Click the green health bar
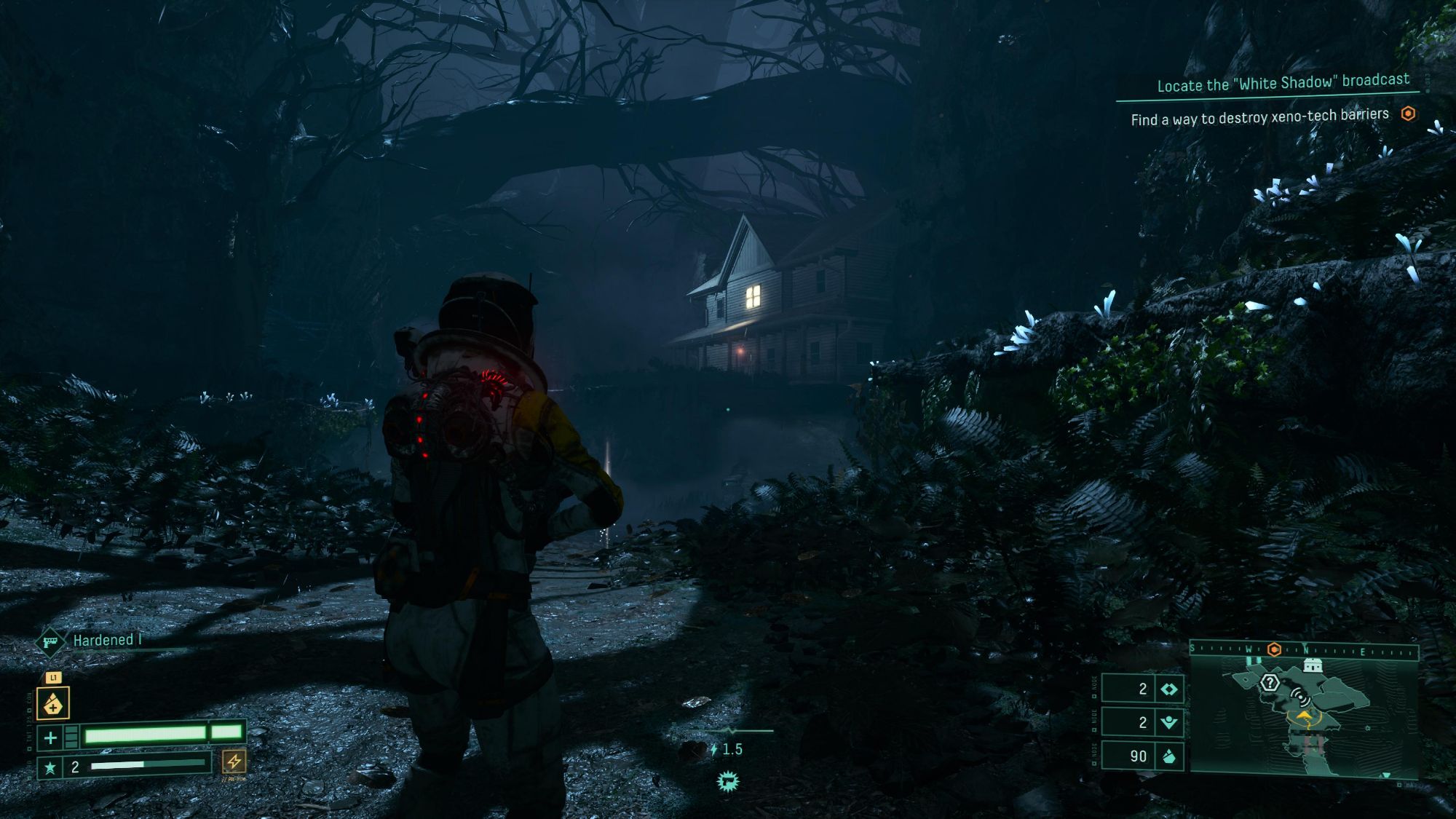1456x819 pixels. 143,737
